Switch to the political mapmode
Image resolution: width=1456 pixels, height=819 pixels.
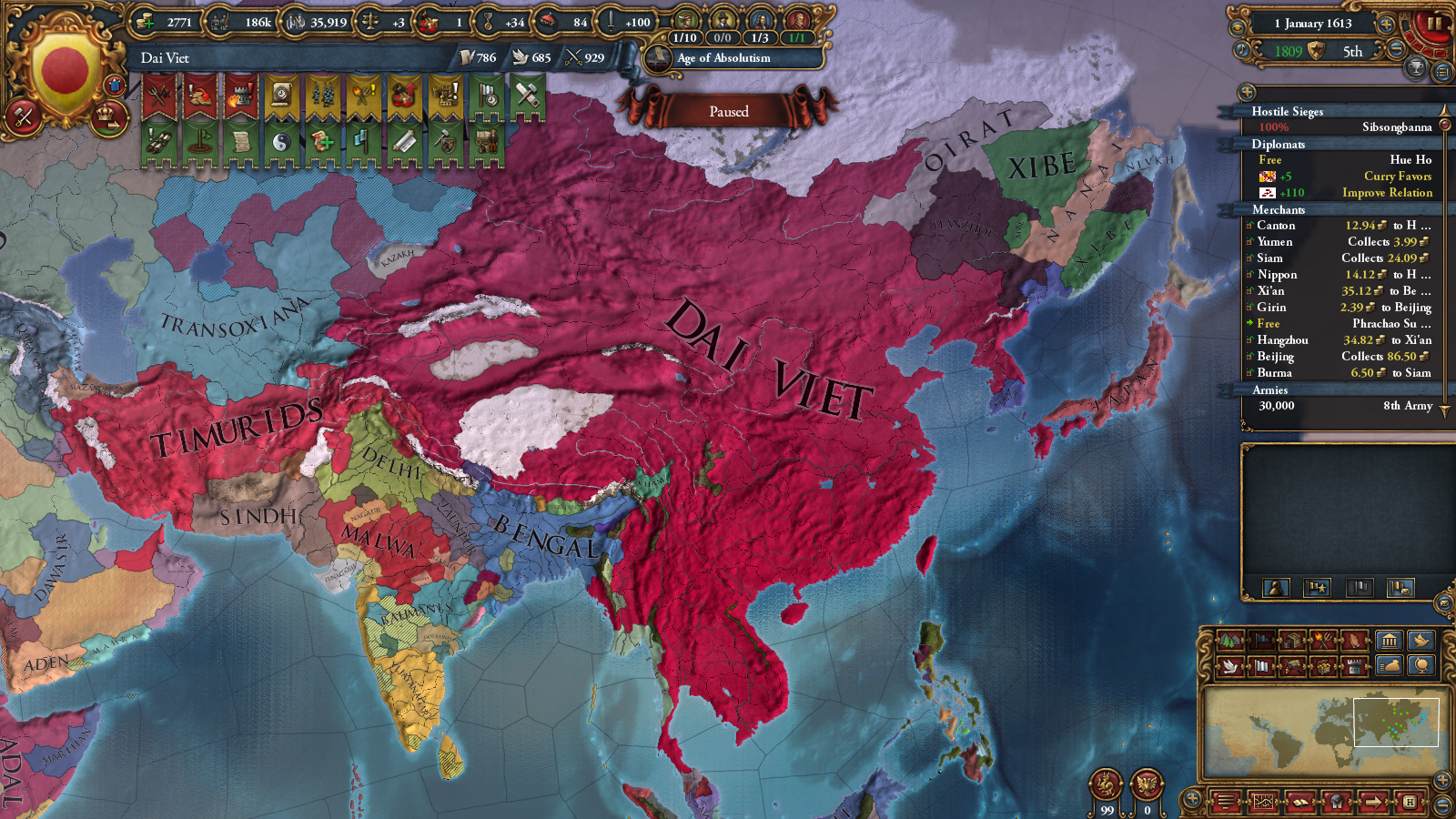(1263, 640)
